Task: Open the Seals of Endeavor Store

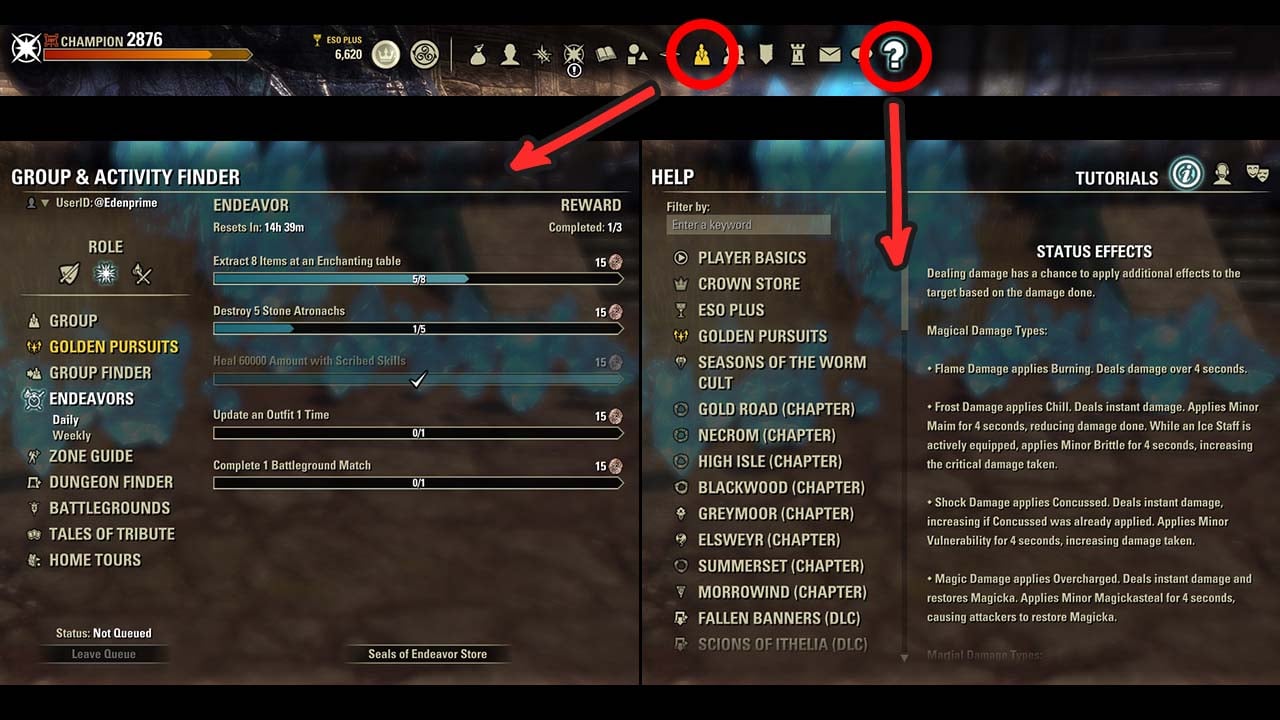Action: point(427,654)
